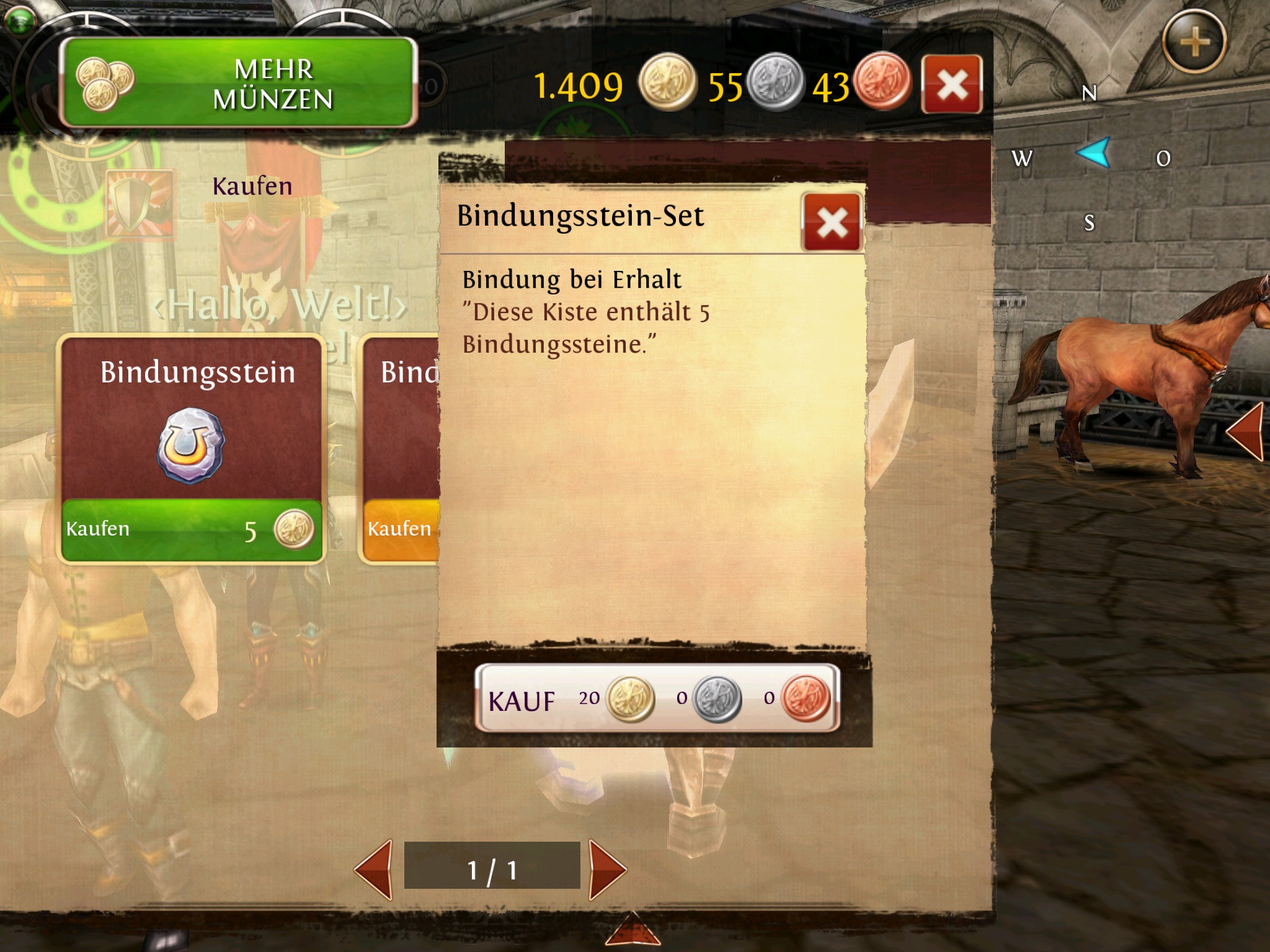This screenshot has height=952, width=1270.
Task: Open the round plus button menu
Action: [x=1194, y=42]
